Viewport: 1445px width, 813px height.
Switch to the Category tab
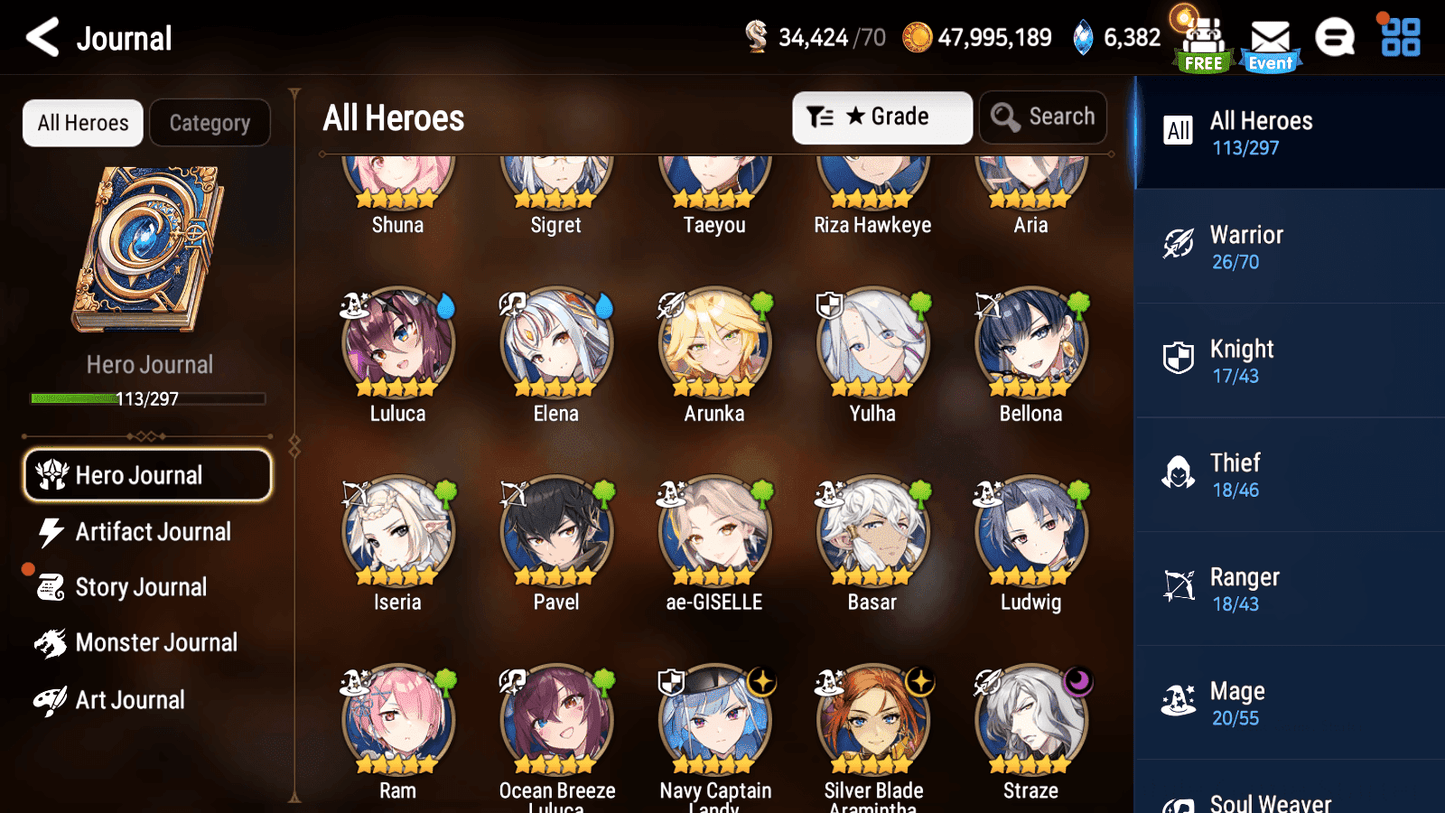pyautogui.click(x=210, y=122)
